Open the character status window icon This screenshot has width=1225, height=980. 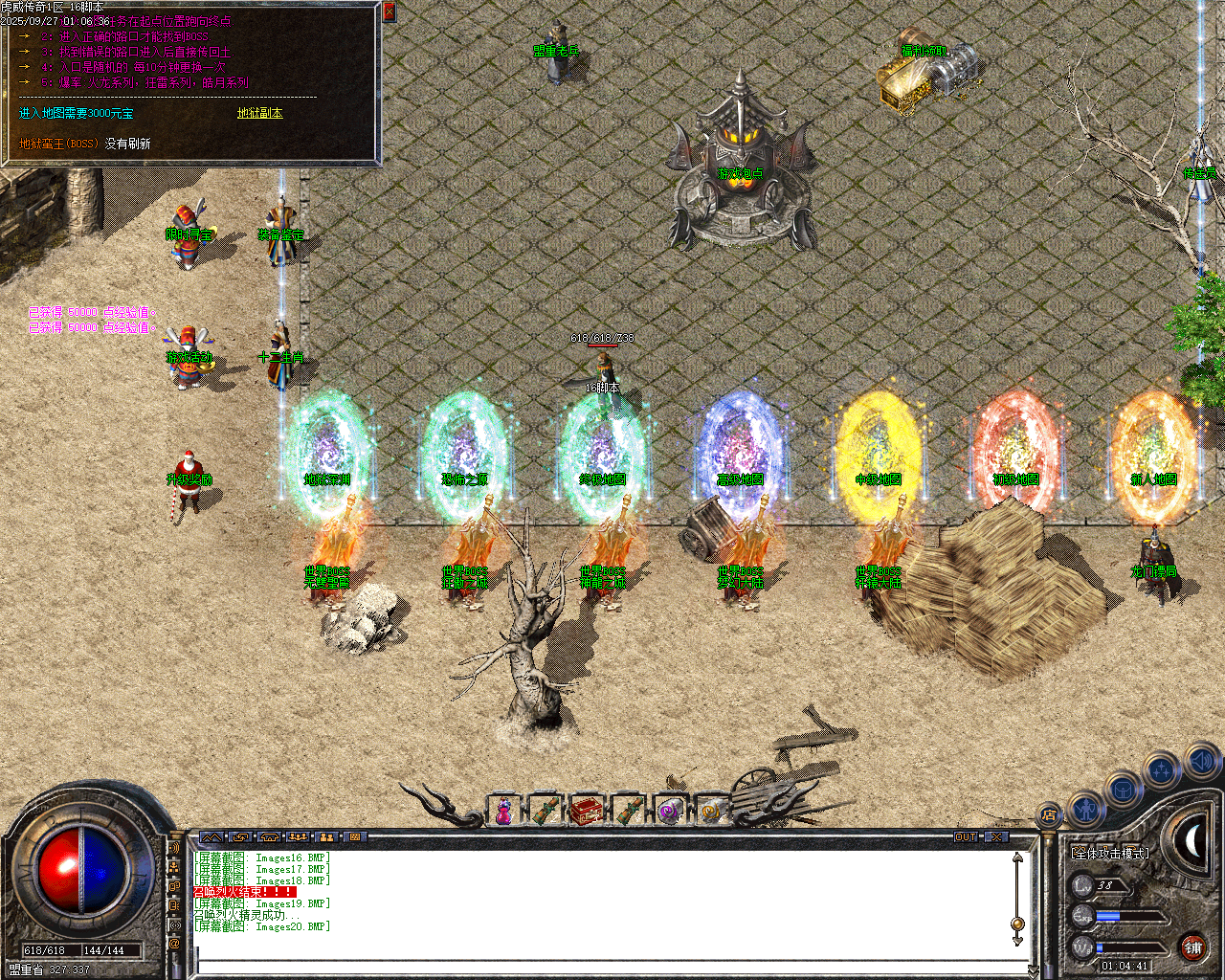tap(1086, 810)
